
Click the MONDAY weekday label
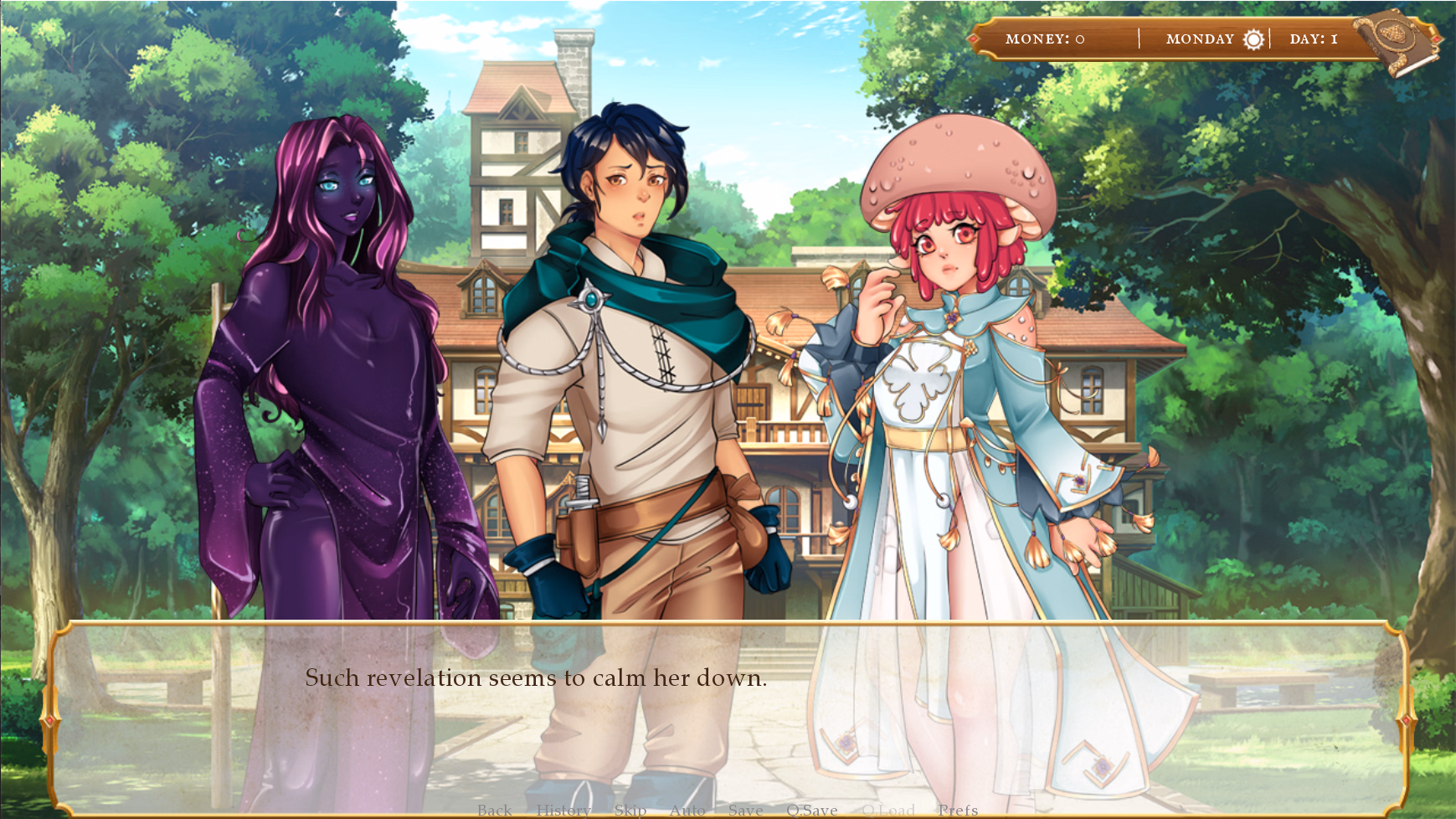tap(1199, 39)
